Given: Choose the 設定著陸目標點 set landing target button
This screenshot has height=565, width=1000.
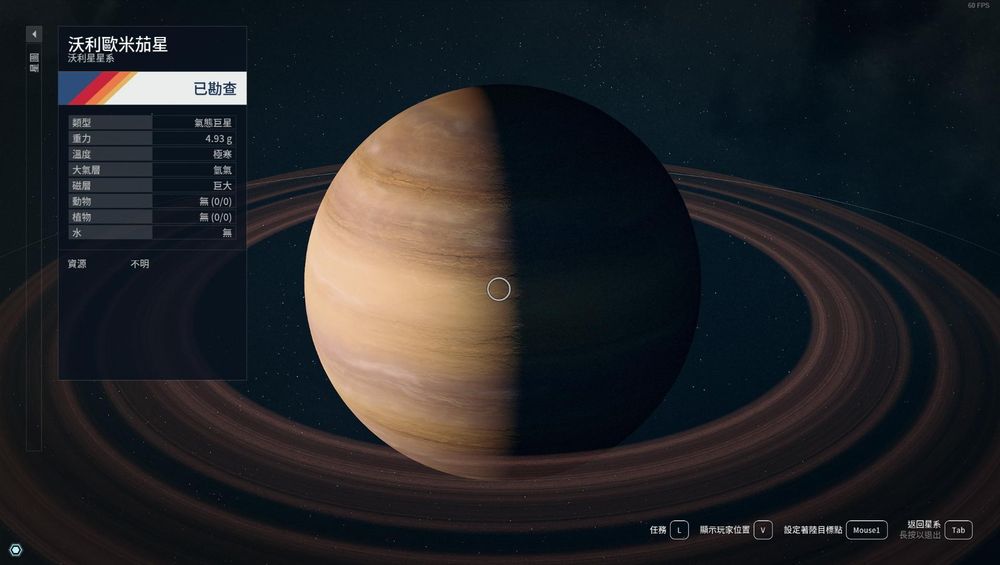Looking at the screenshot, I should (866, 530).
